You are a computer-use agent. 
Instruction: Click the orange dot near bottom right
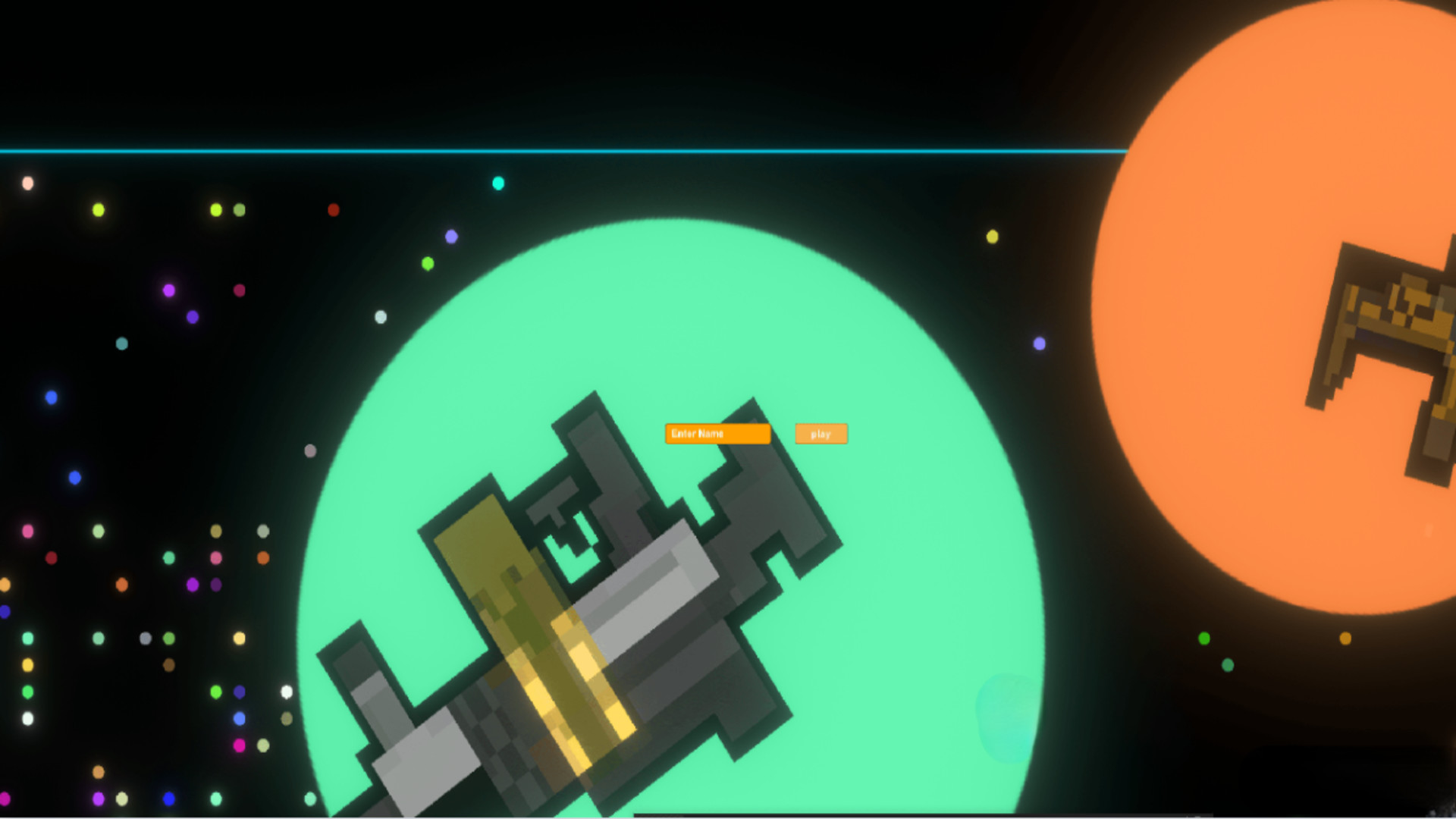[1345, 639]
